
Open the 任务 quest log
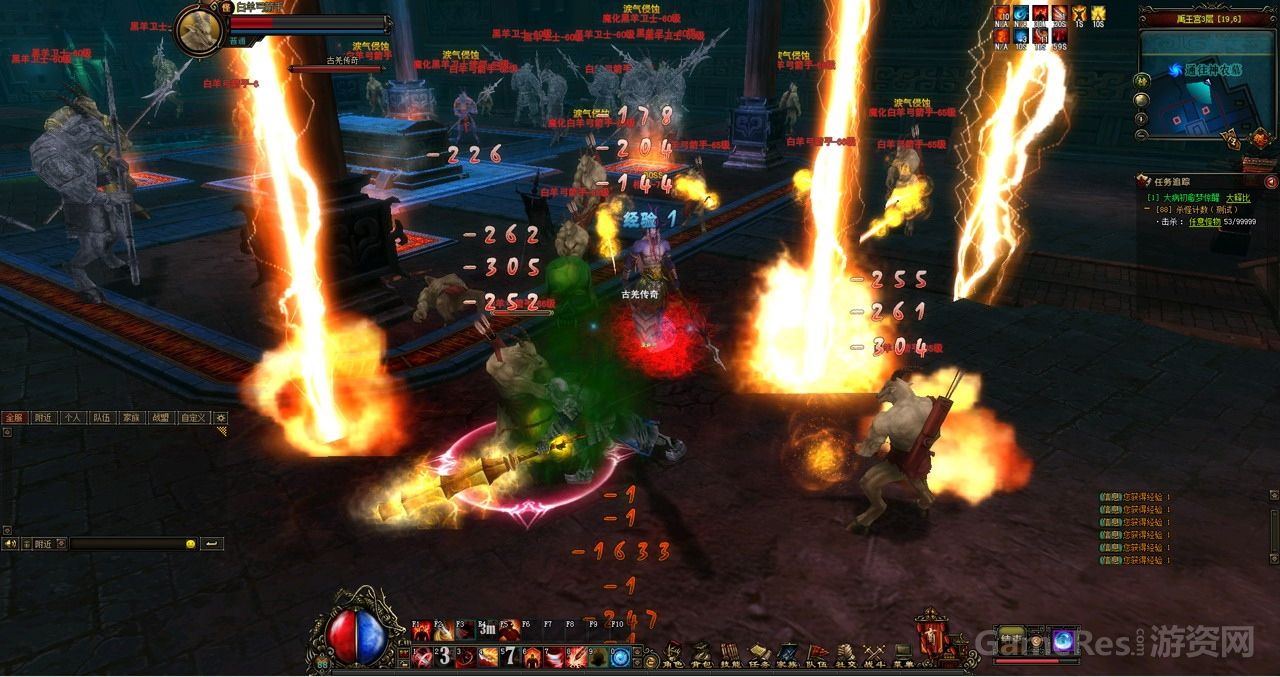pos(760,656)
